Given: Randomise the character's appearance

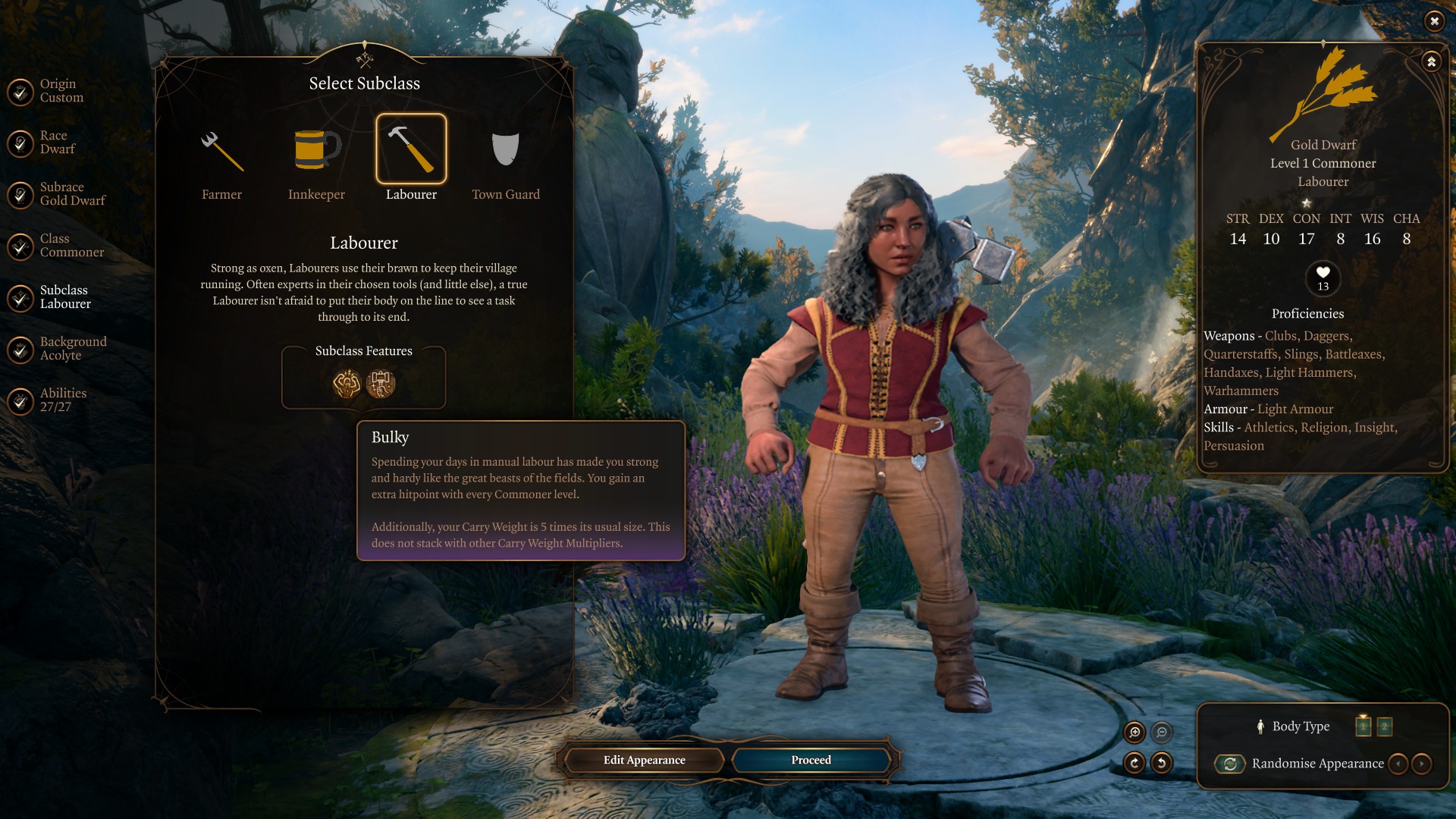Looking at the screenshot, I should pos(1230,764).
